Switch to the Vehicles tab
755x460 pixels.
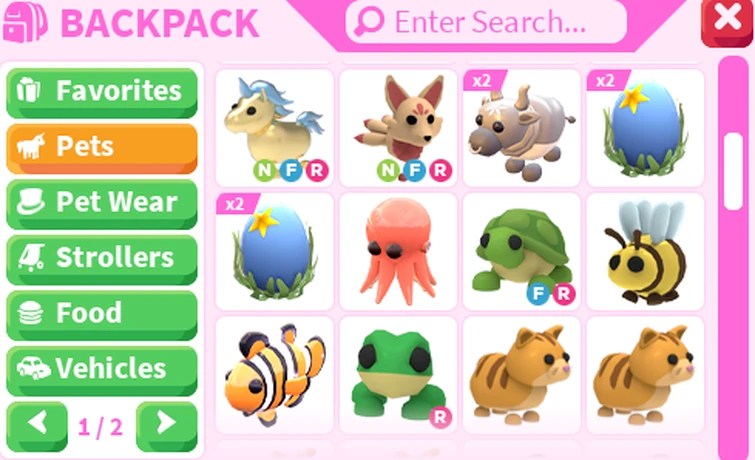[x=102, y=368]
